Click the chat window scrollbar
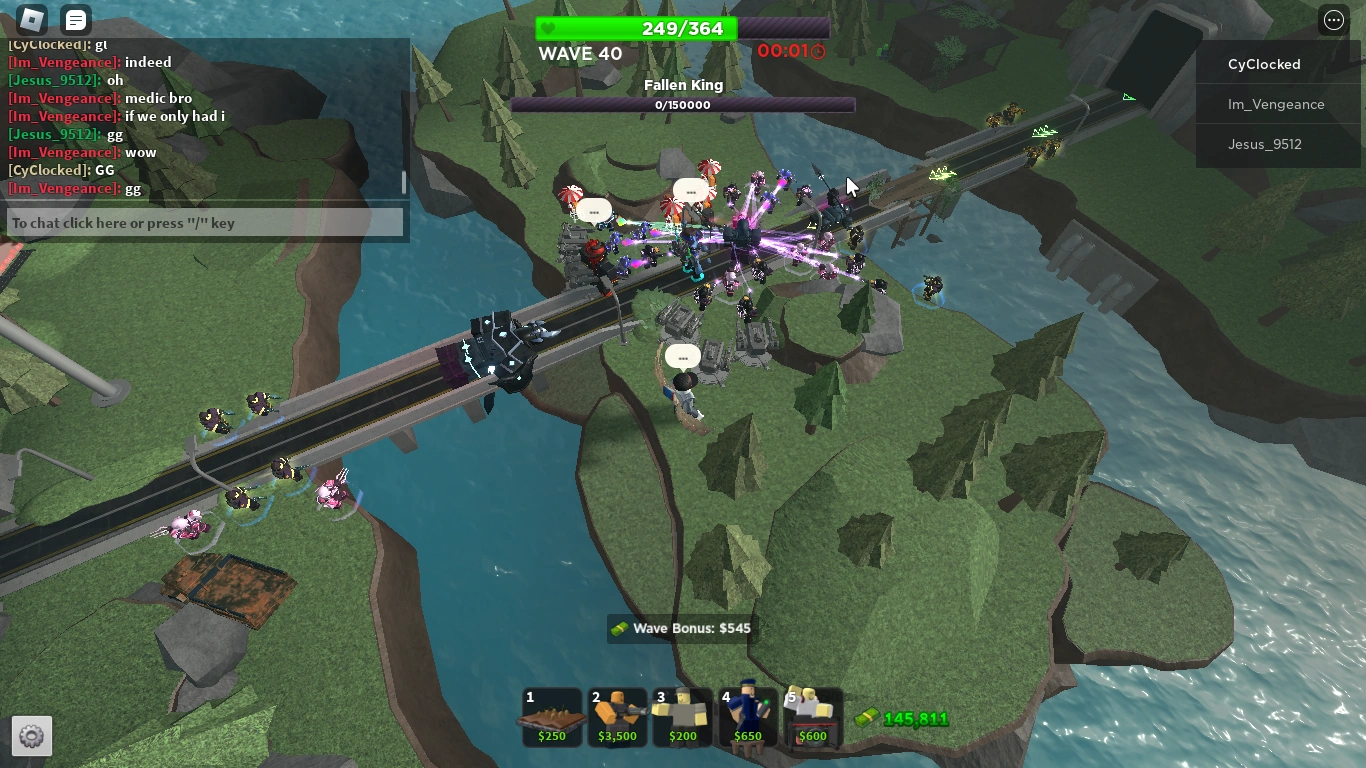 point(403,183)
